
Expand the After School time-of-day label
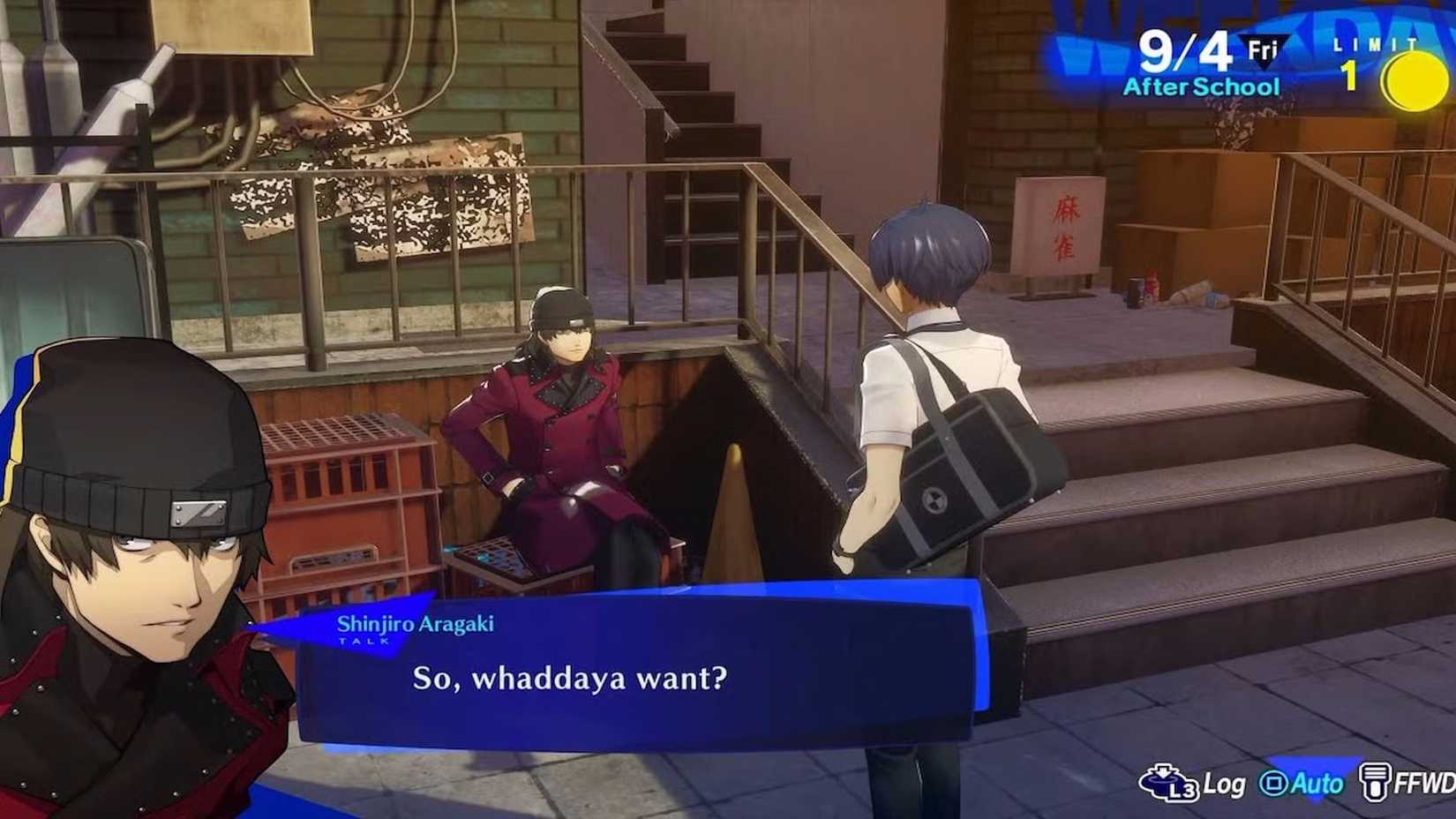click(x=1200, y=86)
